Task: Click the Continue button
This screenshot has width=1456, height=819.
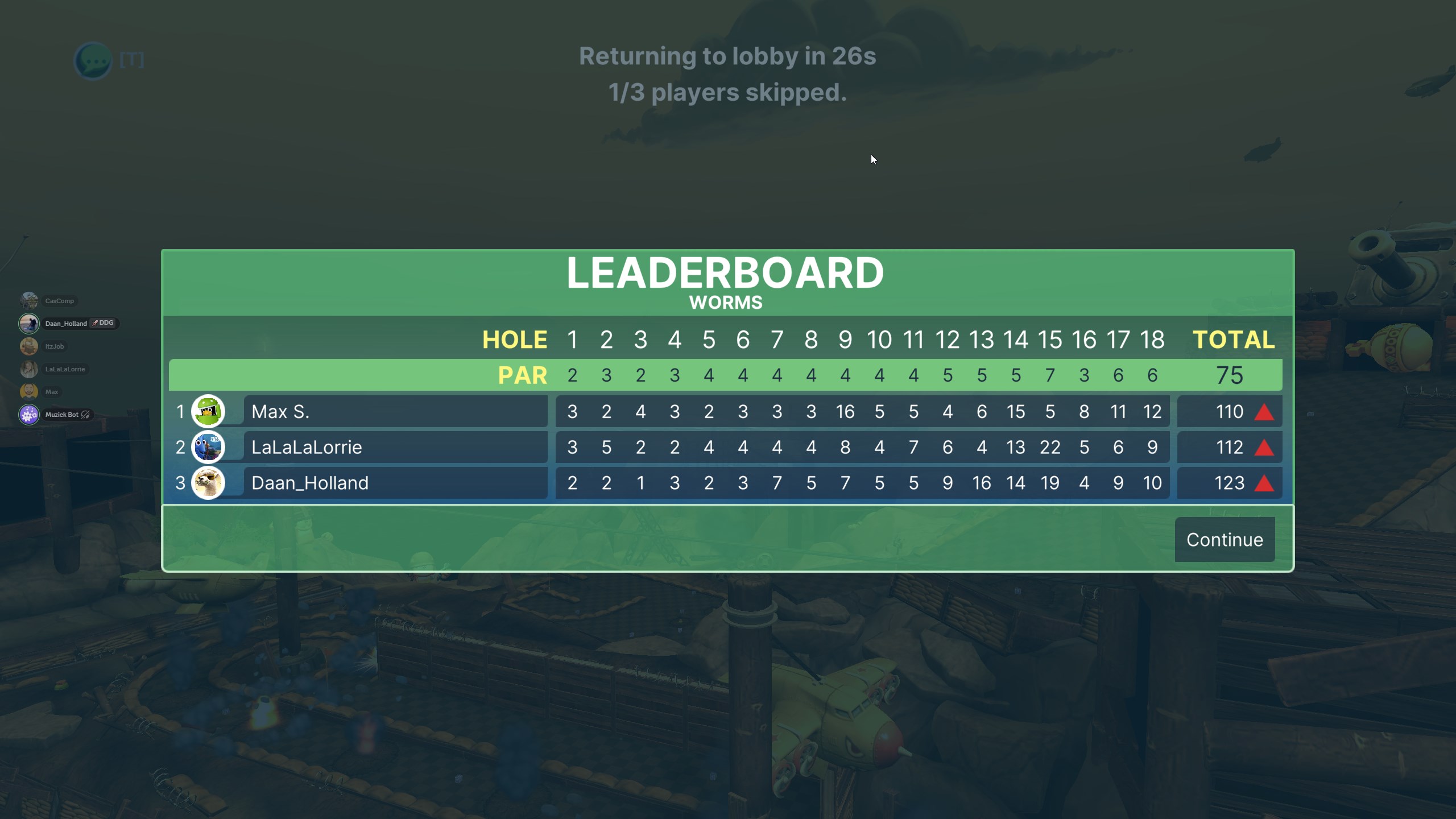Action: point(1224,539)
